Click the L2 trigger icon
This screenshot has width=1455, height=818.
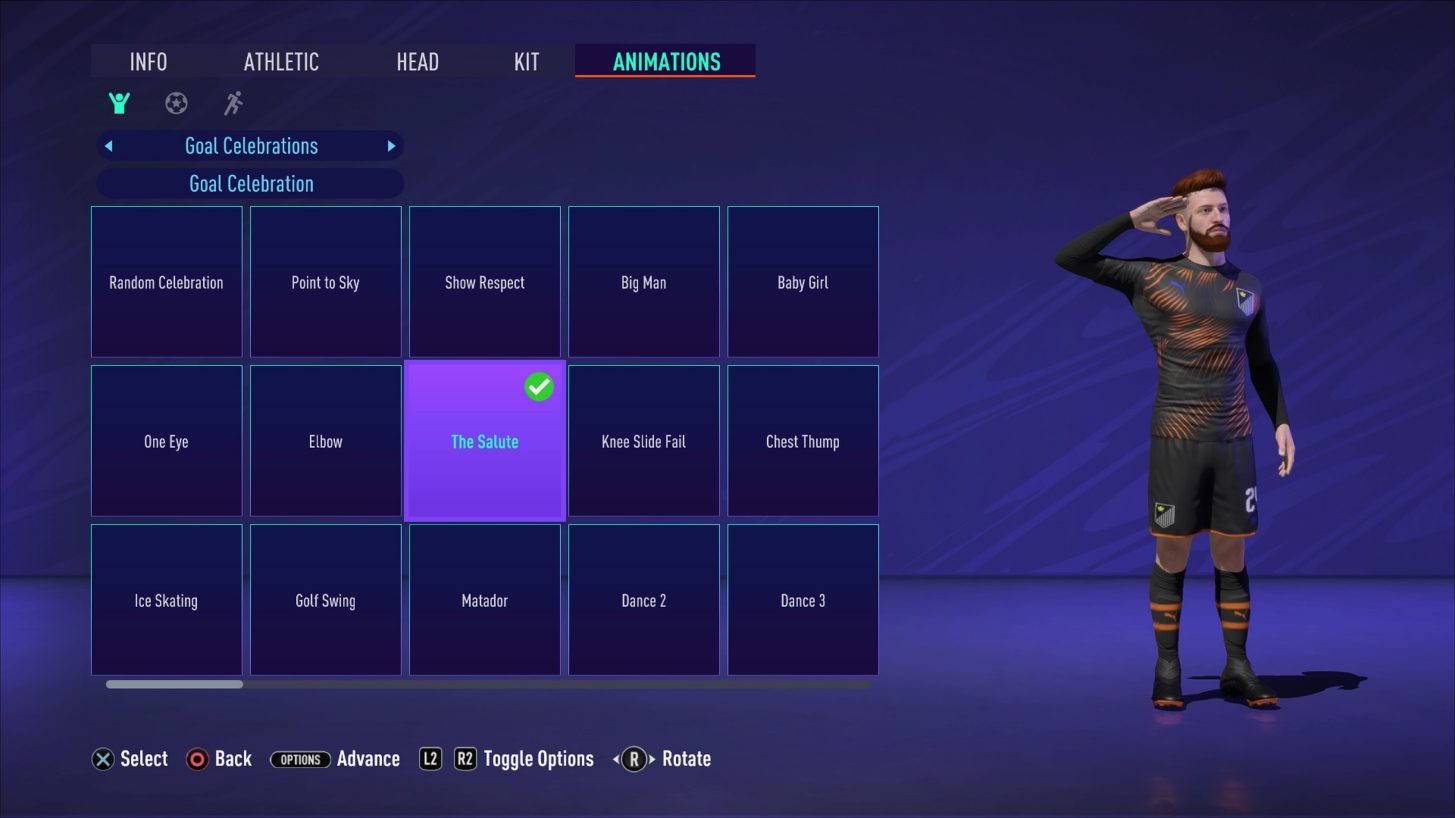[429, 758]
